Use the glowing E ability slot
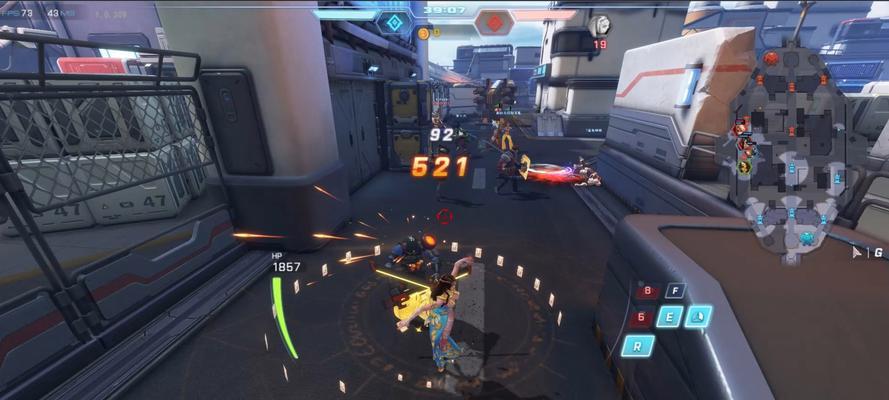Viewport: 889px width, 400px height. click(x=668, y=318)
